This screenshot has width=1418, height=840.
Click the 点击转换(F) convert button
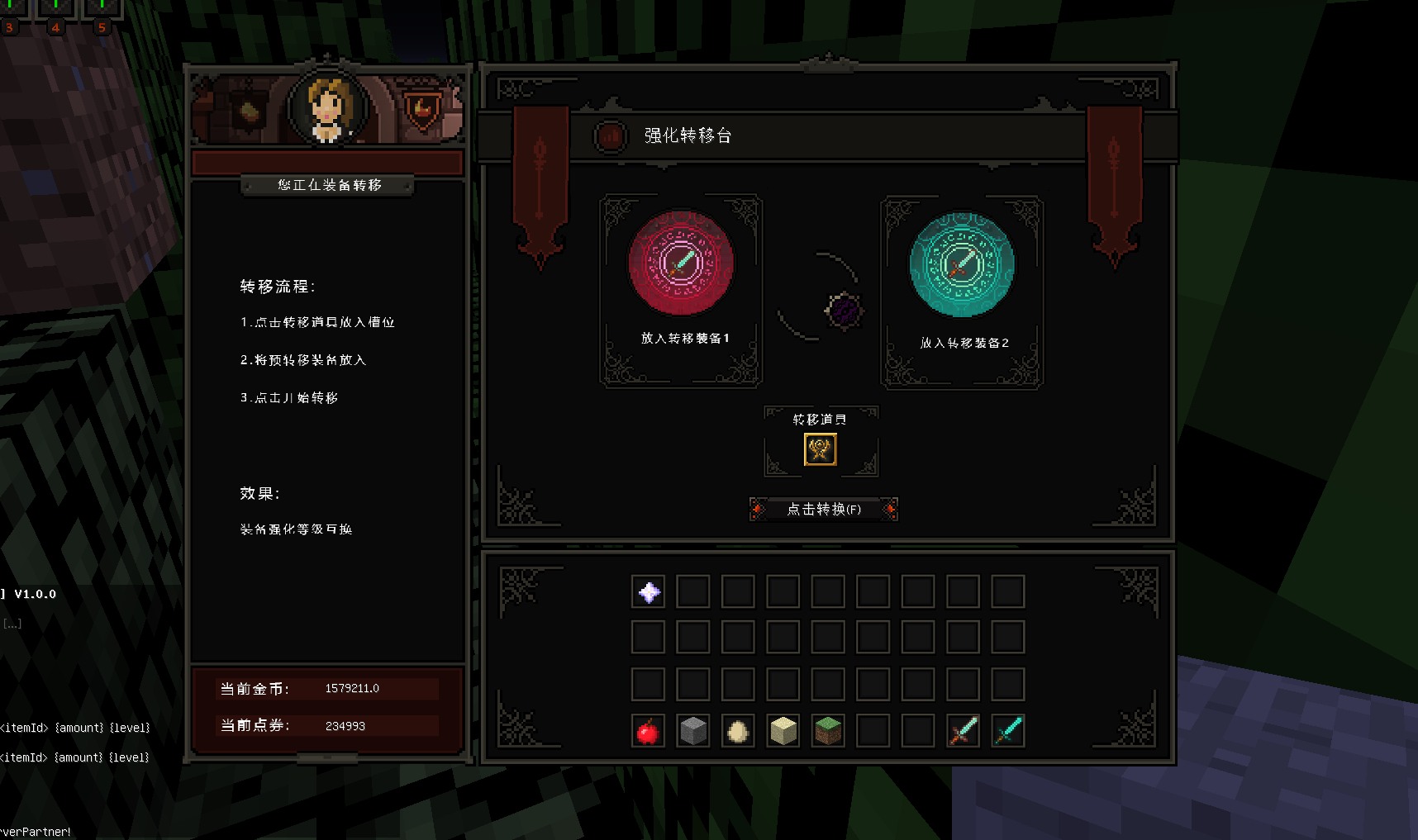[x=823, y=509]
